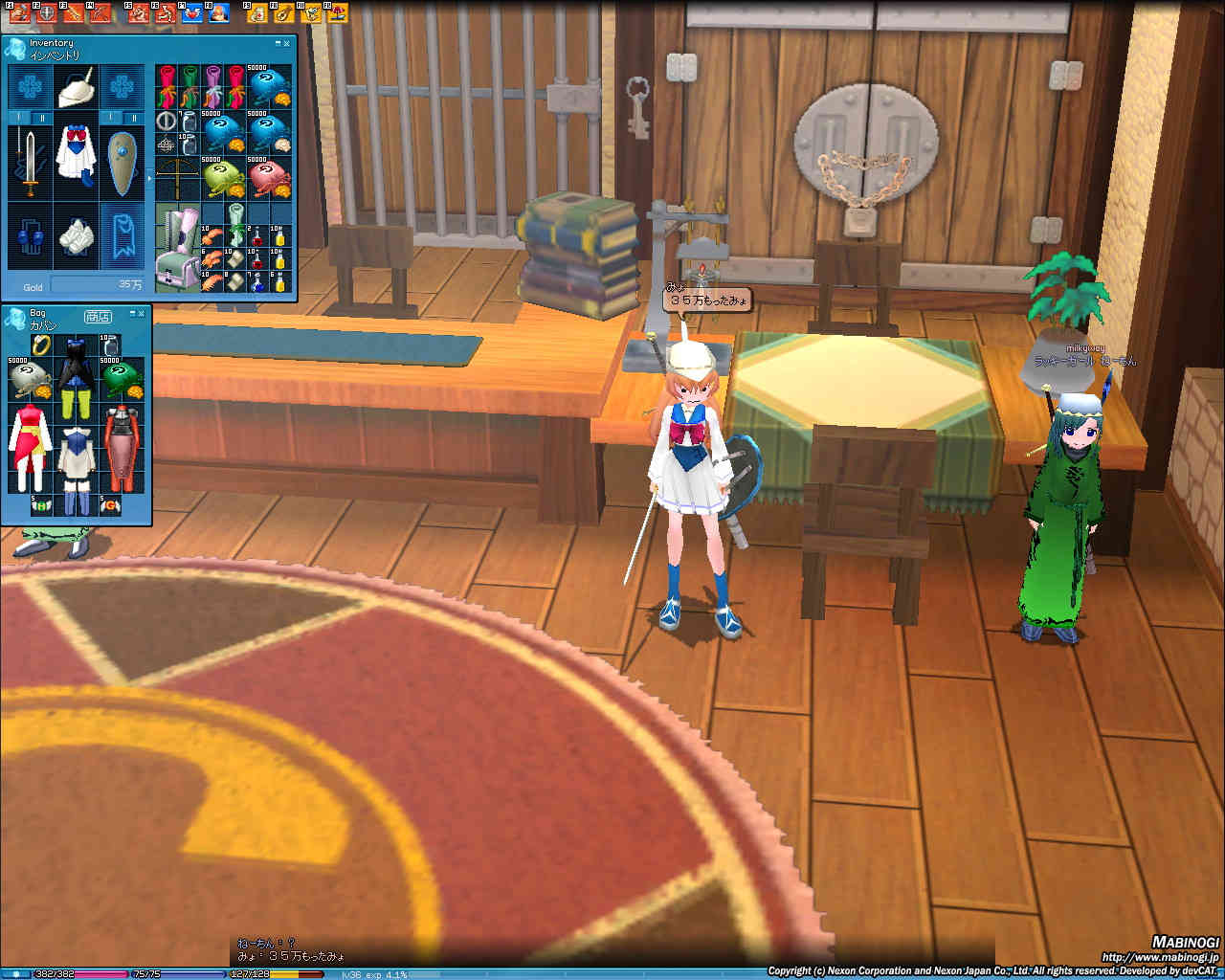Select the equipped blue gloves slot
This screenshot has height=980, width=1225.
(29, 235)
